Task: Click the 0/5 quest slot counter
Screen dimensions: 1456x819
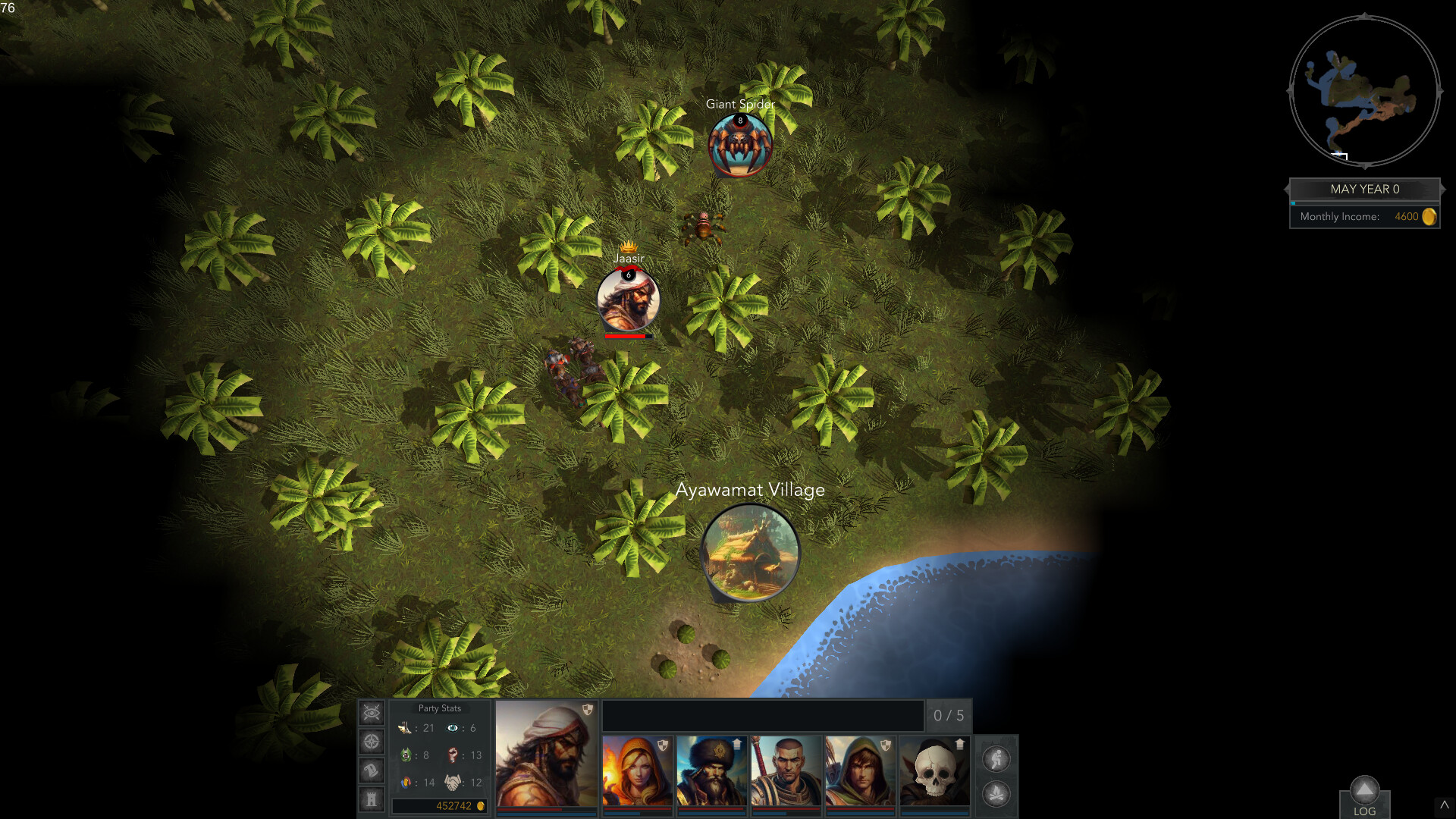Action: point(949,715)
